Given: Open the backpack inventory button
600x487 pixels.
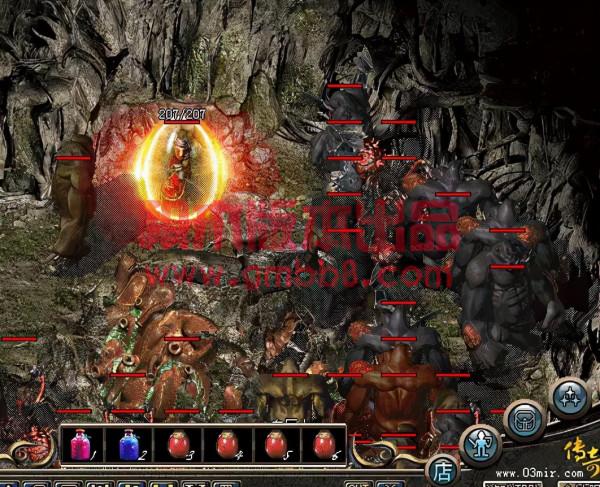Looking at the screenshot, I should pos(525,420).
